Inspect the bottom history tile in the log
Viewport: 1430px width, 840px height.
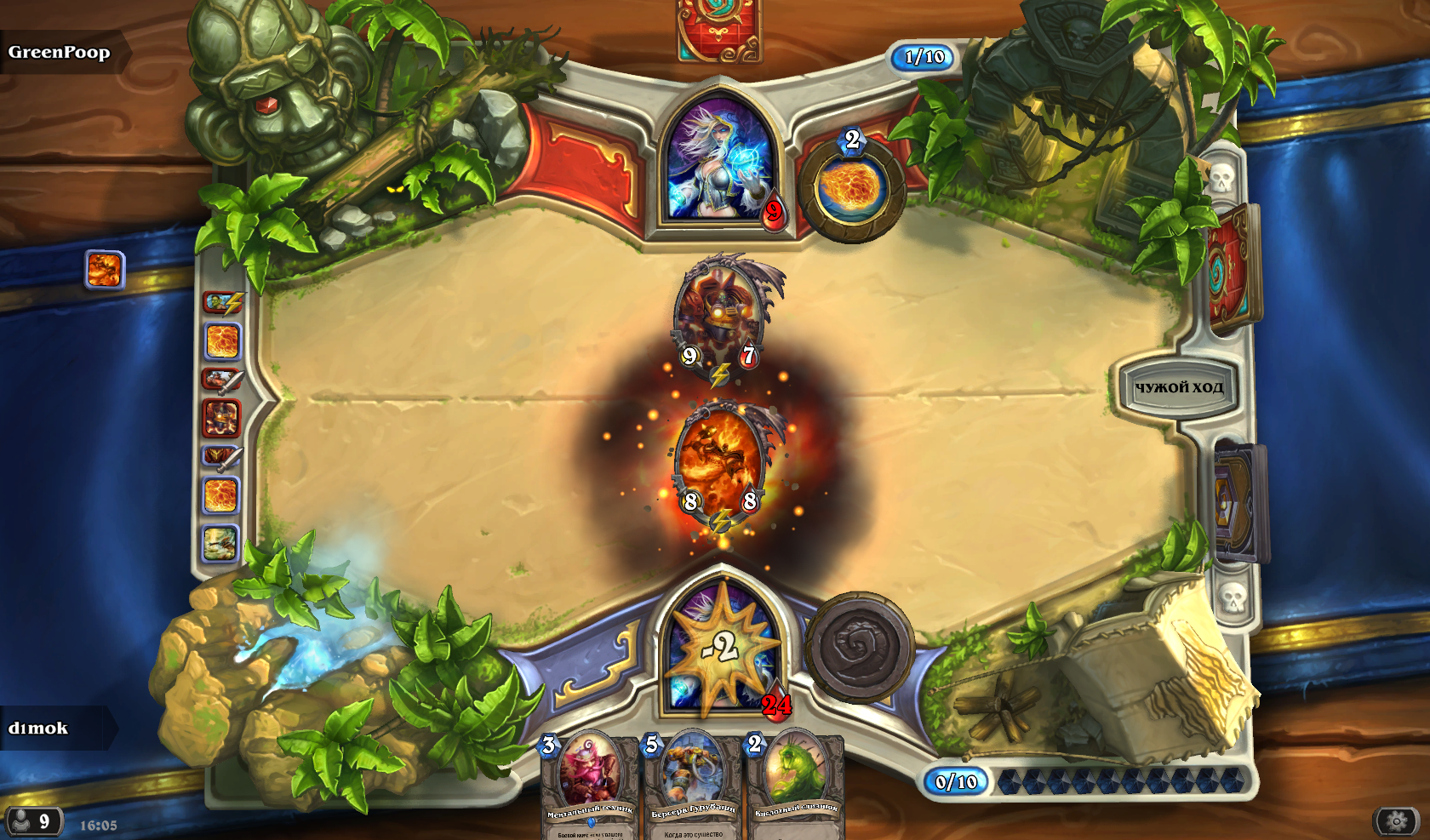click(220, 543)
